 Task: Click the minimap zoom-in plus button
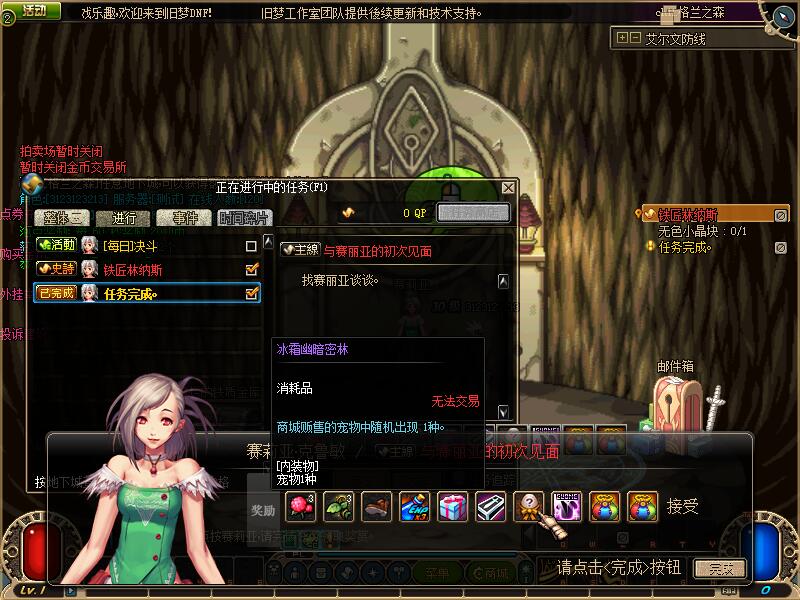point(623,38)
